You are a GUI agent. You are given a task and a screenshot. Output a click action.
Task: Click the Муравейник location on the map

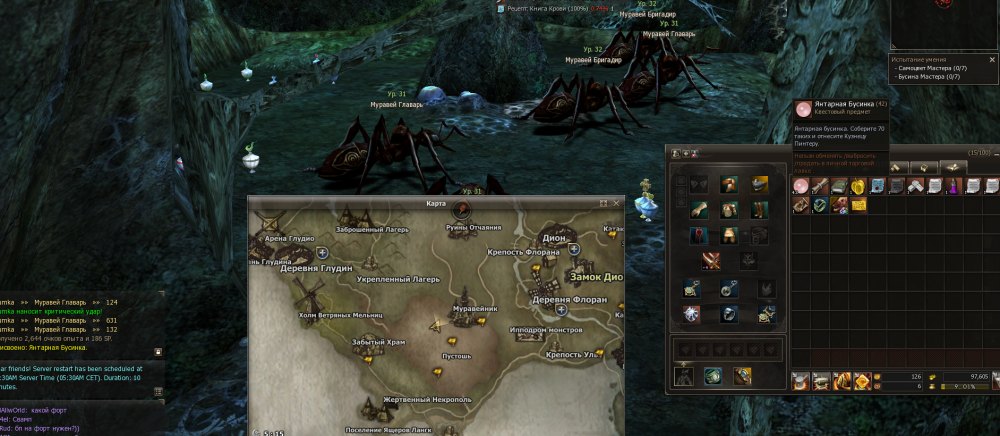tap(474, 310)
